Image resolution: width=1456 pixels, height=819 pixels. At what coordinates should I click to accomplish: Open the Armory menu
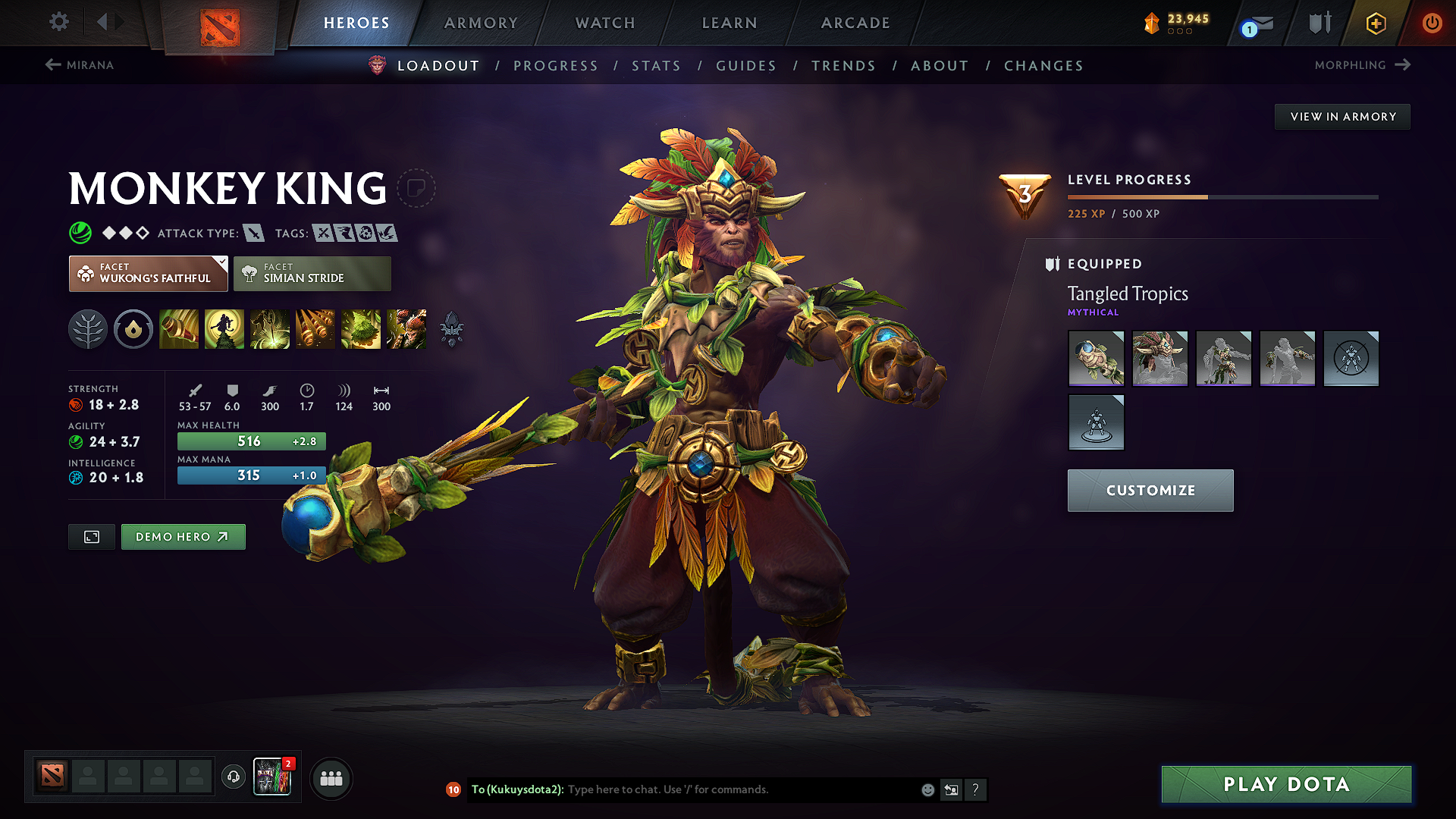(x=481, y=23)
